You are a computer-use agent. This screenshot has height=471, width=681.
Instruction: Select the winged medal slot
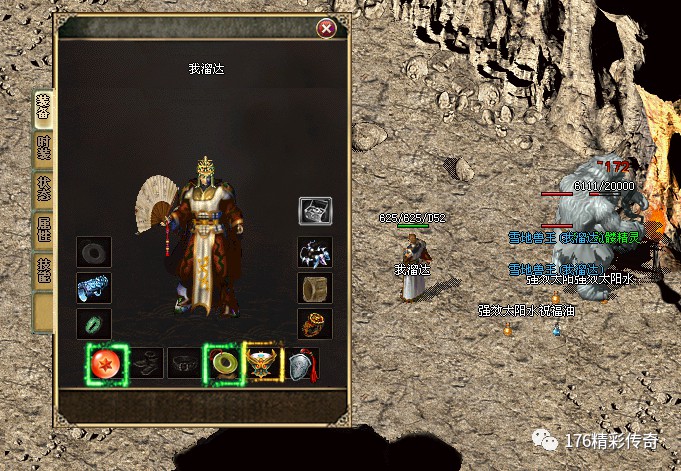(x=261, y=362)
